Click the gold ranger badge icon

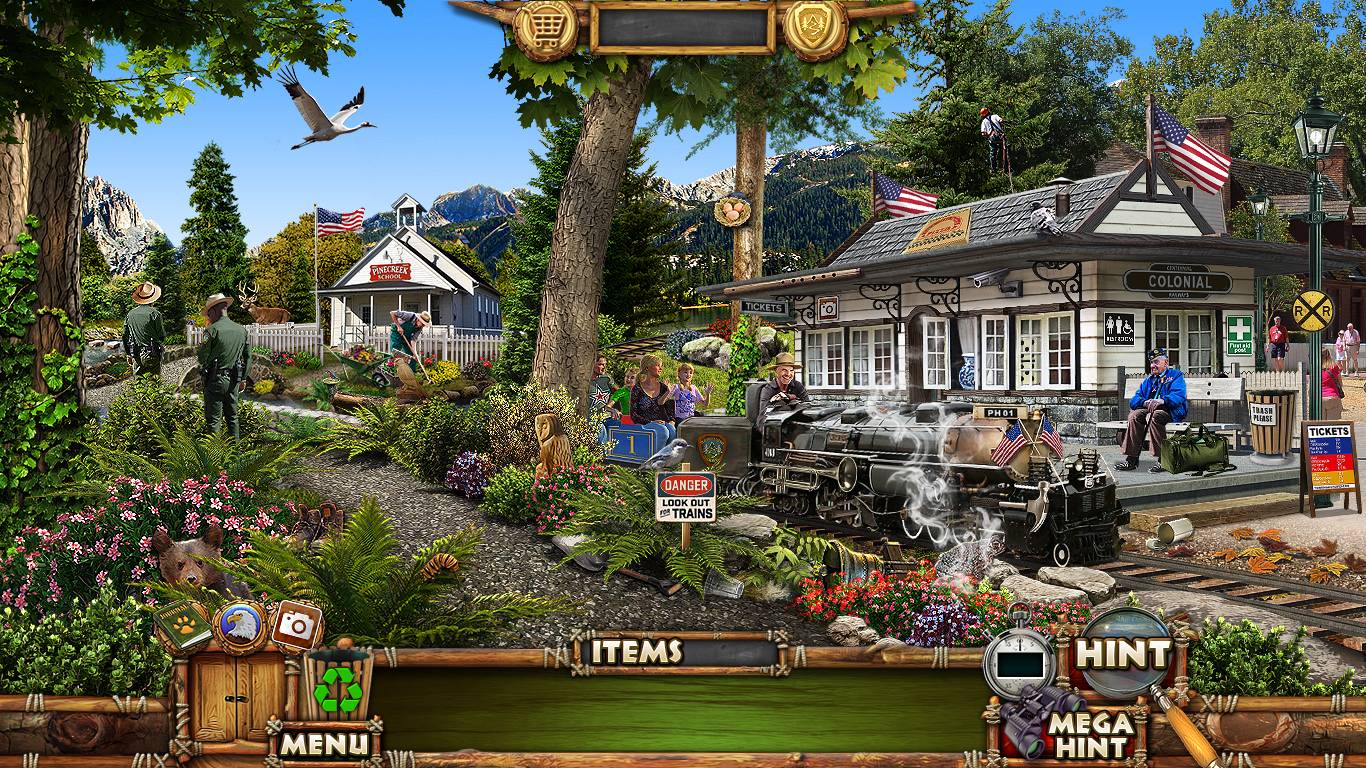815,29
